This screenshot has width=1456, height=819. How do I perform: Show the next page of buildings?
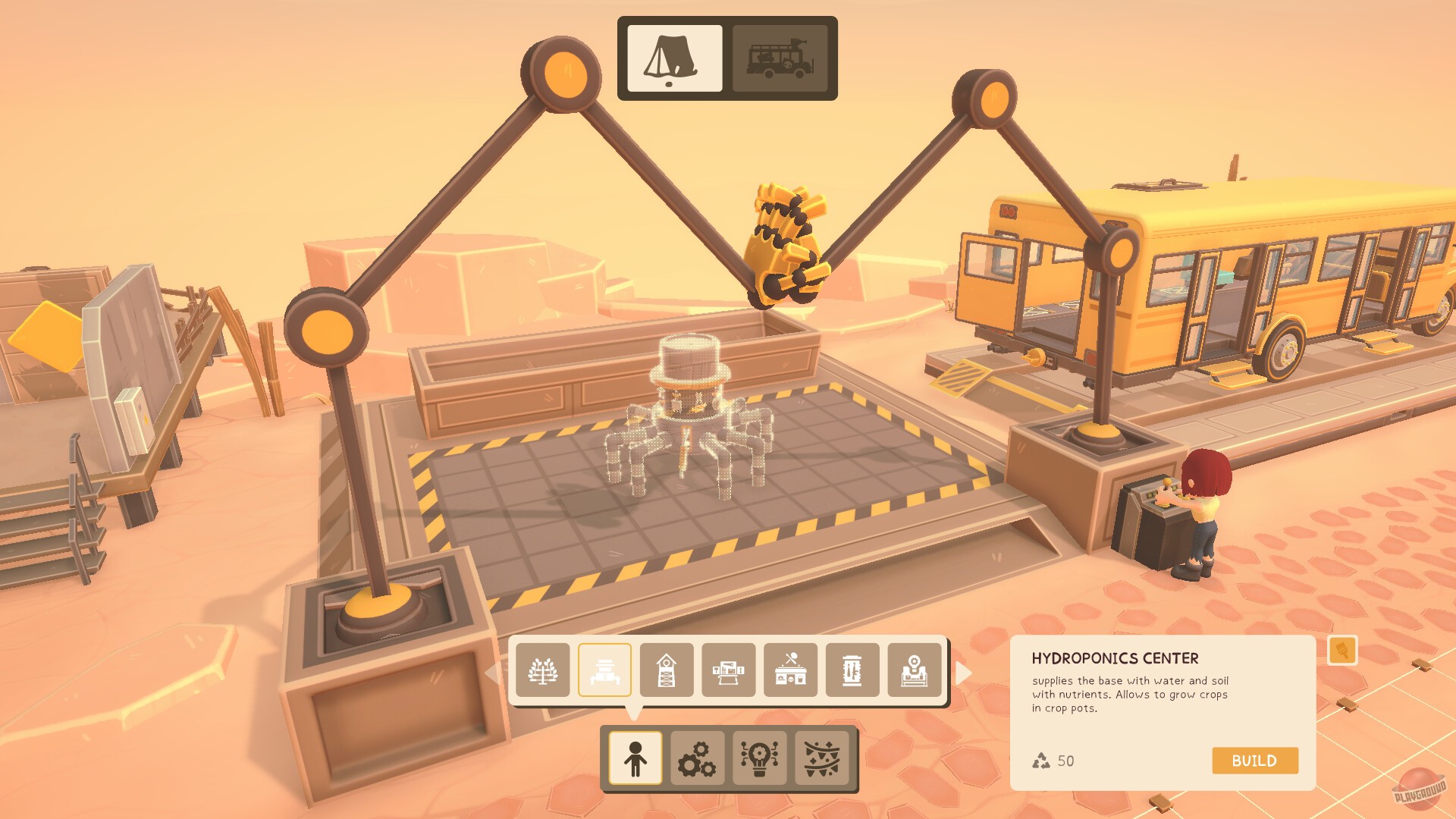pyautogui.click(x=965, y=673)
